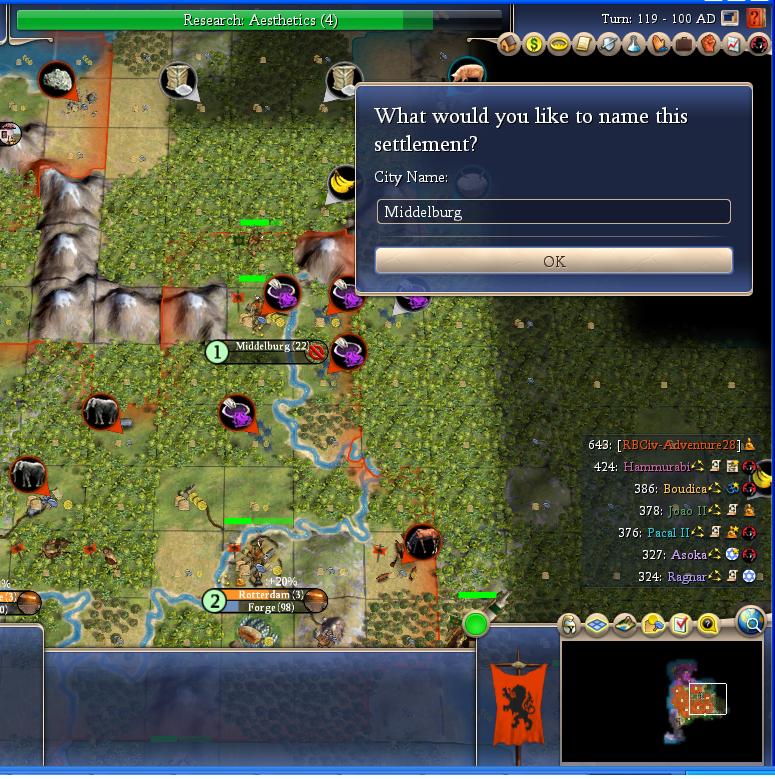Open the Military Advisor shield icon

pyautogui.click(x=609, y=44)
